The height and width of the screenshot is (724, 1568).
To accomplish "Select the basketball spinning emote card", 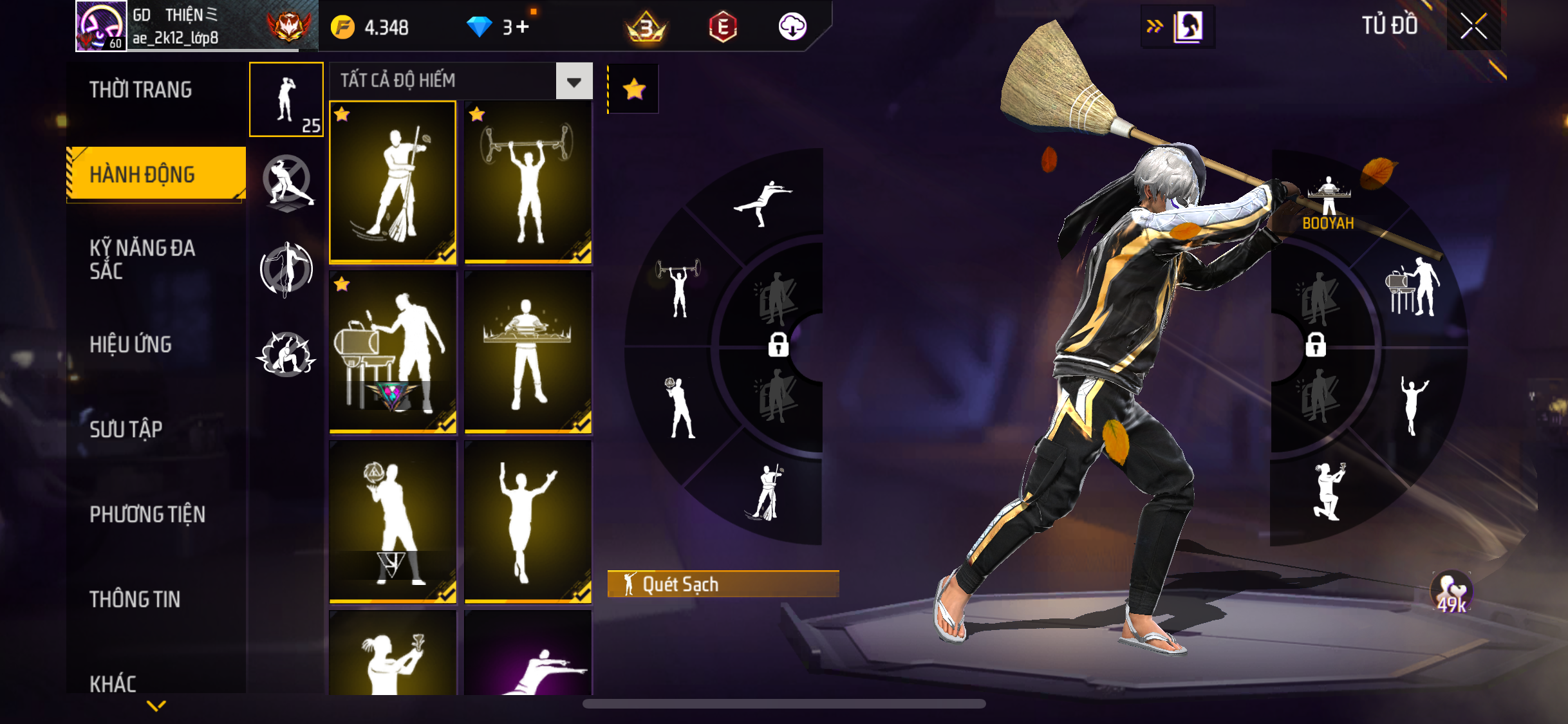I will click(x=393, y=522).
